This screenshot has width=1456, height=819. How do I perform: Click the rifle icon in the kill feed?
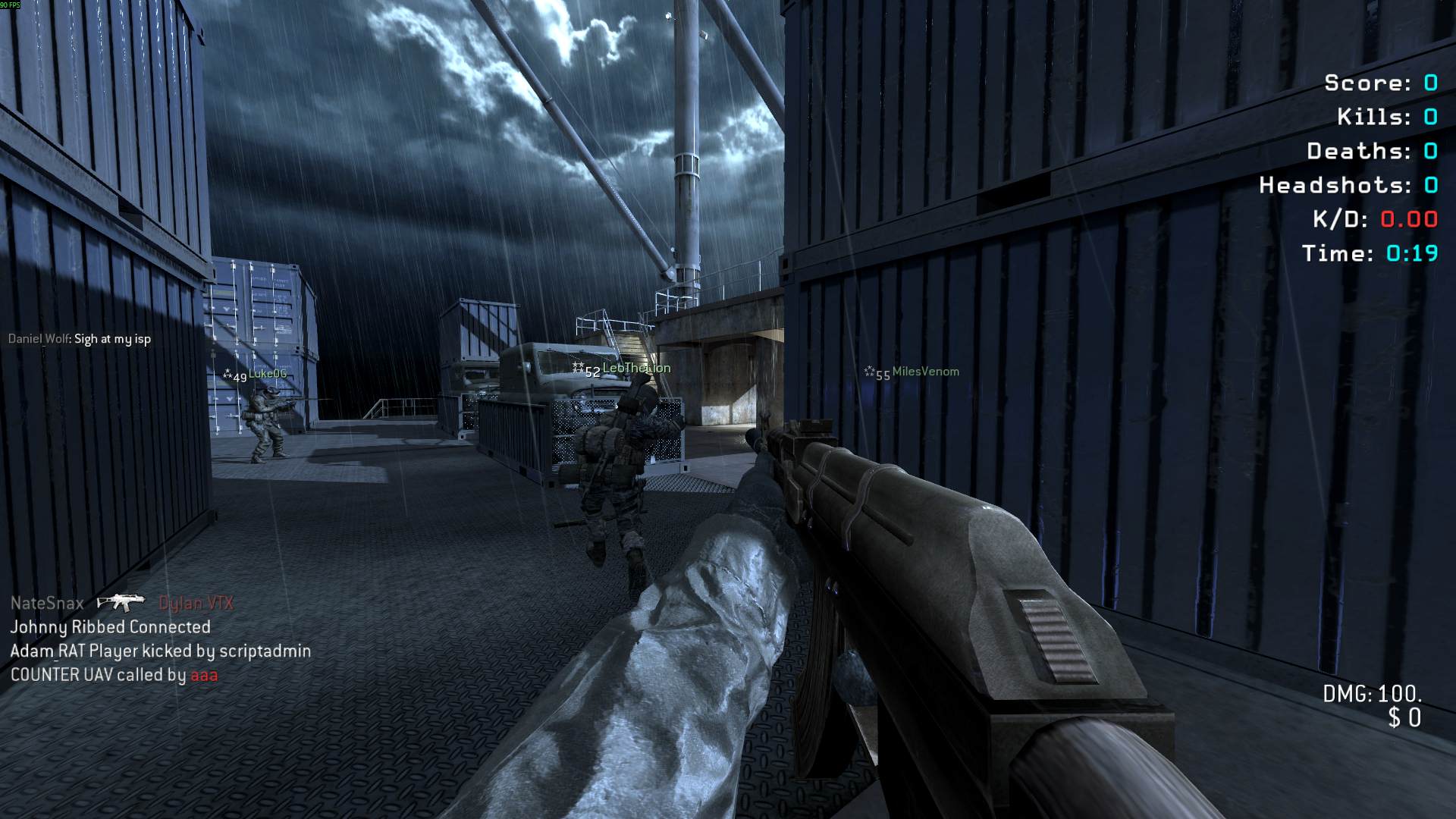coord(120,603)
